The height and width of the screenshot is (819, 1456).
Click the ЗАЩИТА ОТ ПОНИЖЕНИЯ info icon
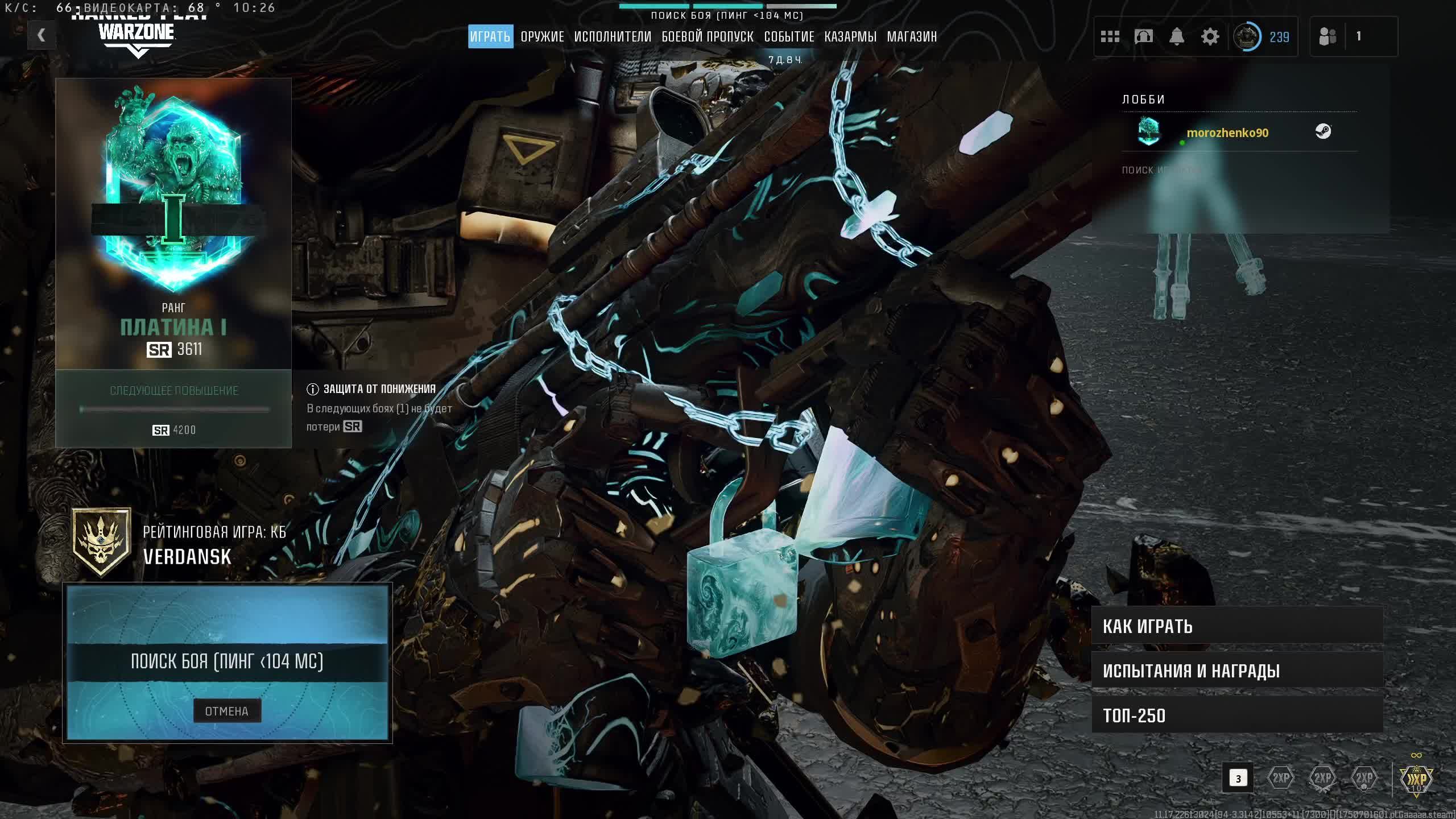pyautogui.click(x=312, y=390)
